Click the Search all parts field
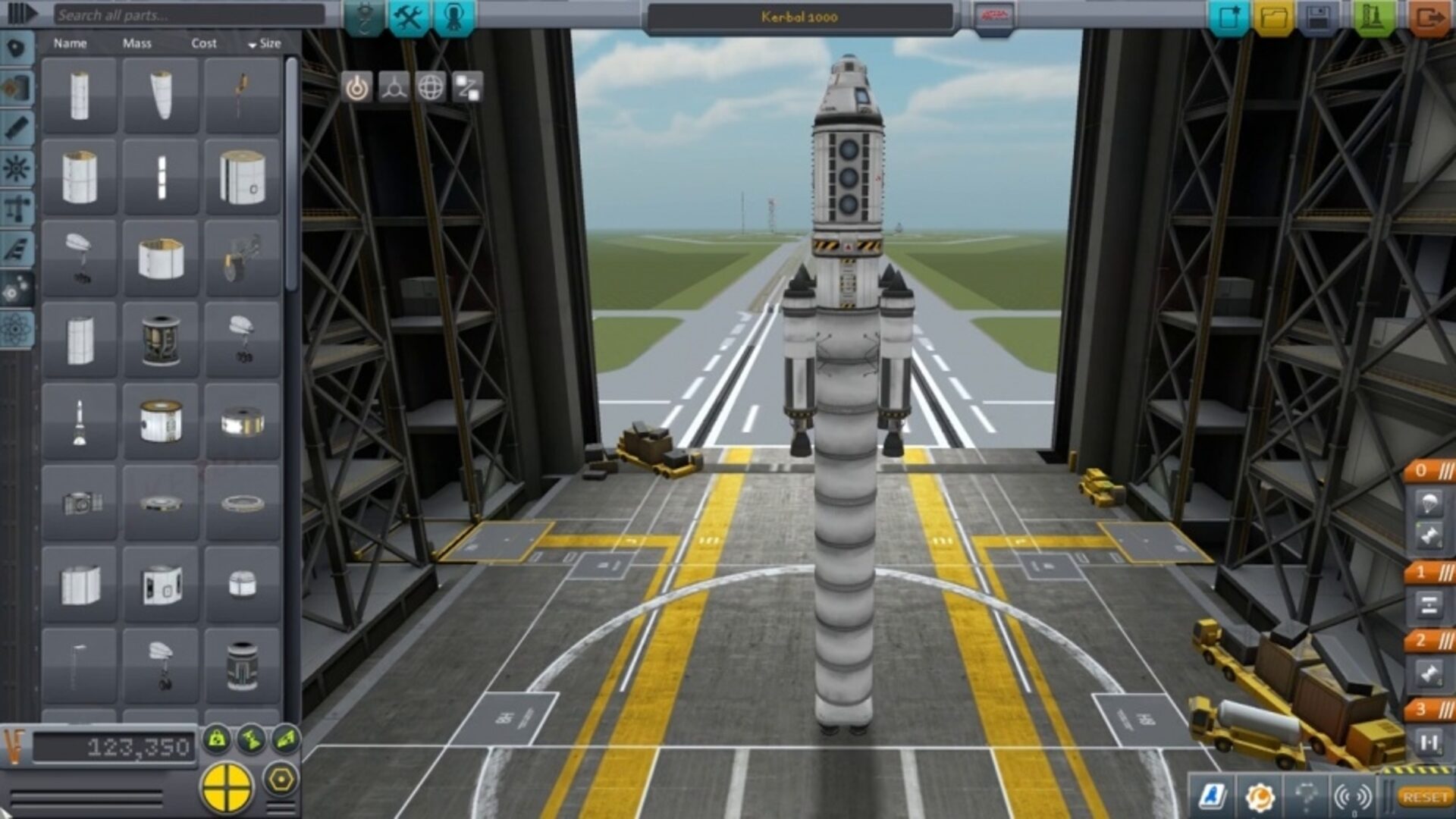Screen dimensions: 1456x819 [x=188, y=15]
